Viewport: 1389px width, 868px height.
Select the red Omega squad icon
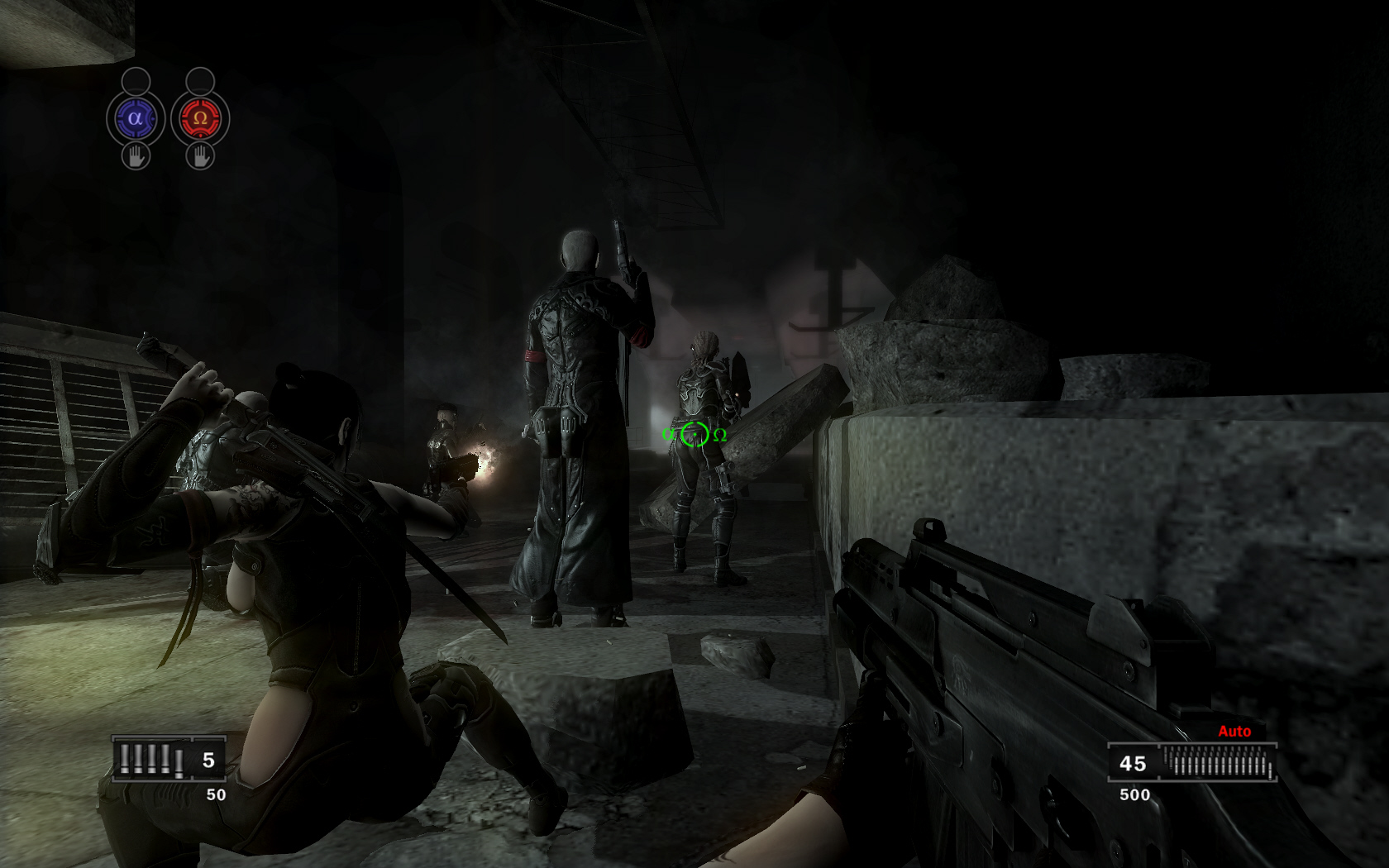pyautogui.click(x=200, y=119)
